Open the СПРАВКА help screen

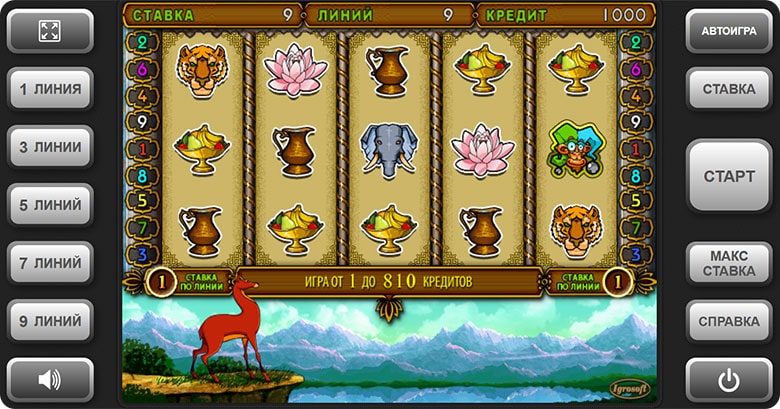point(729,321)
